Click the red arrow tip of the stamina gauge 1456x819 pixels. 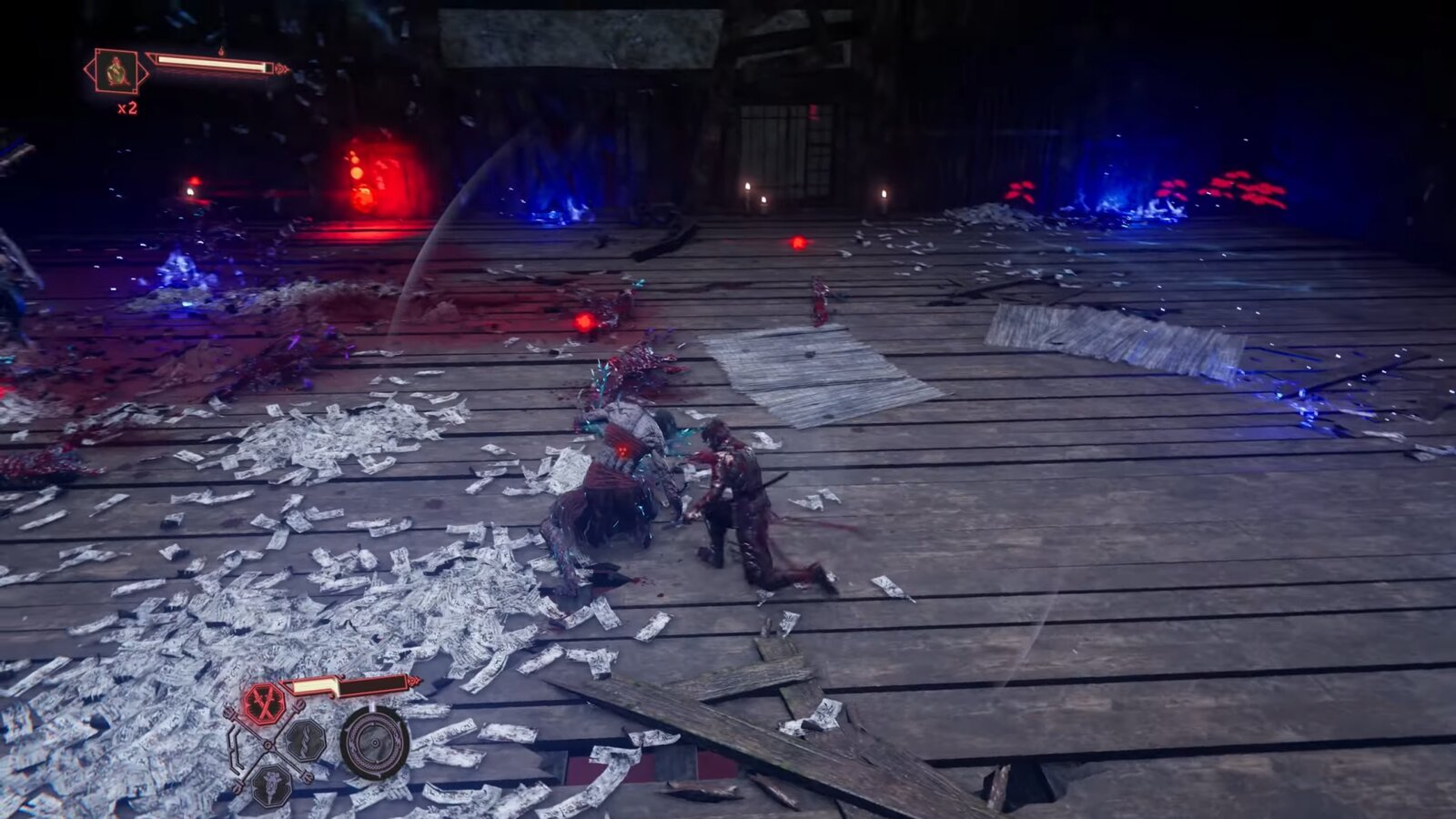(x=414, y=681)
